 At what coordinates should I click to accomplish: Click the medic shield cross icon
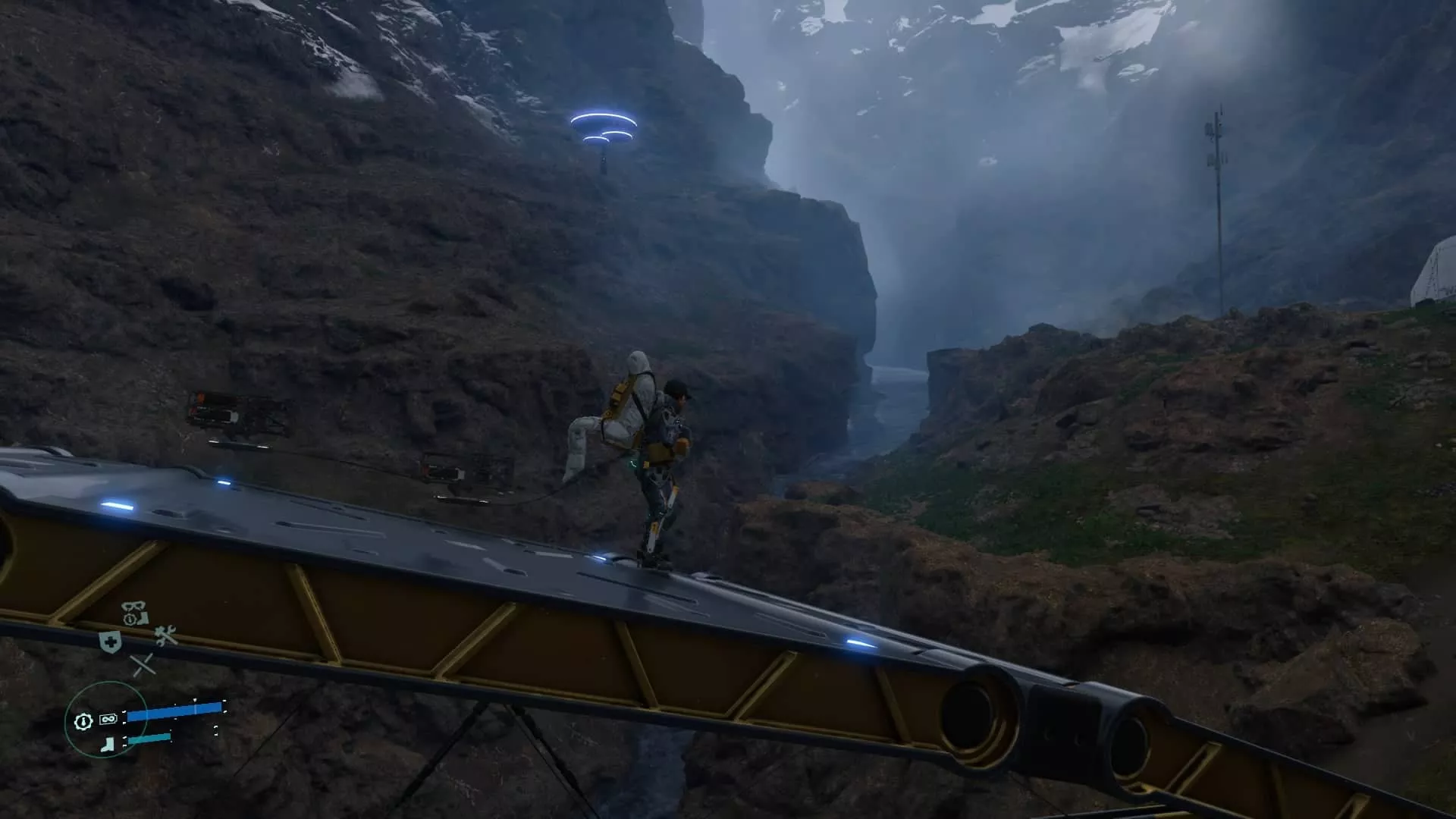[x=111, y=642]
